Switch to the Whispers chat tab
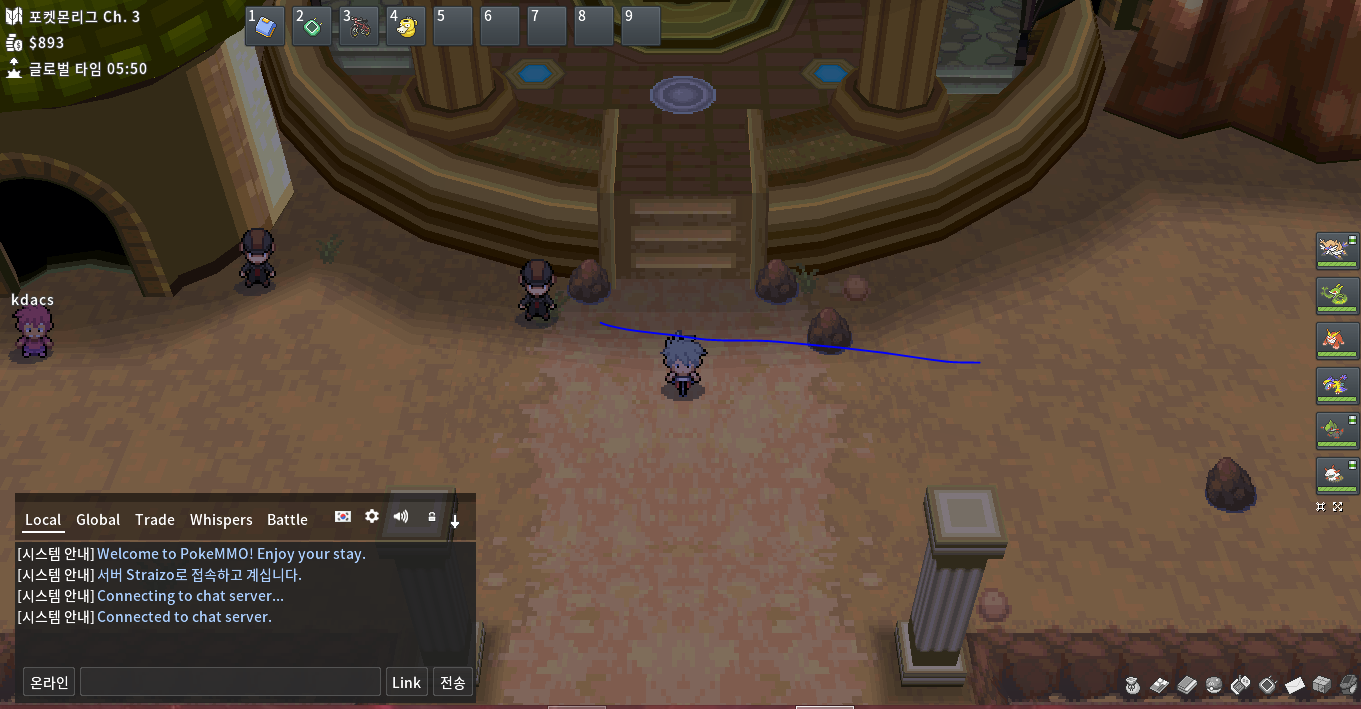The width and height of the screenshot is (1361, 709). pyautogui.click(x=221, y=520)
